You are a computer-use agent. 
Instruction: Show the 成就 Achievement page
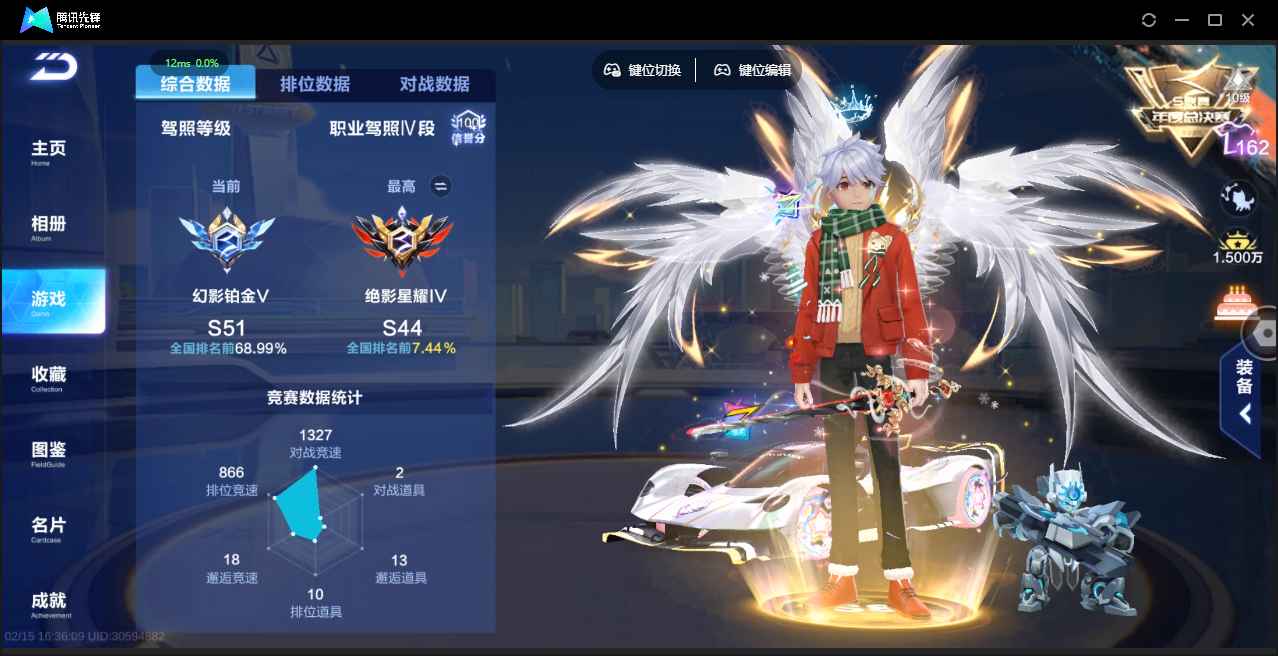coord(49,602)
